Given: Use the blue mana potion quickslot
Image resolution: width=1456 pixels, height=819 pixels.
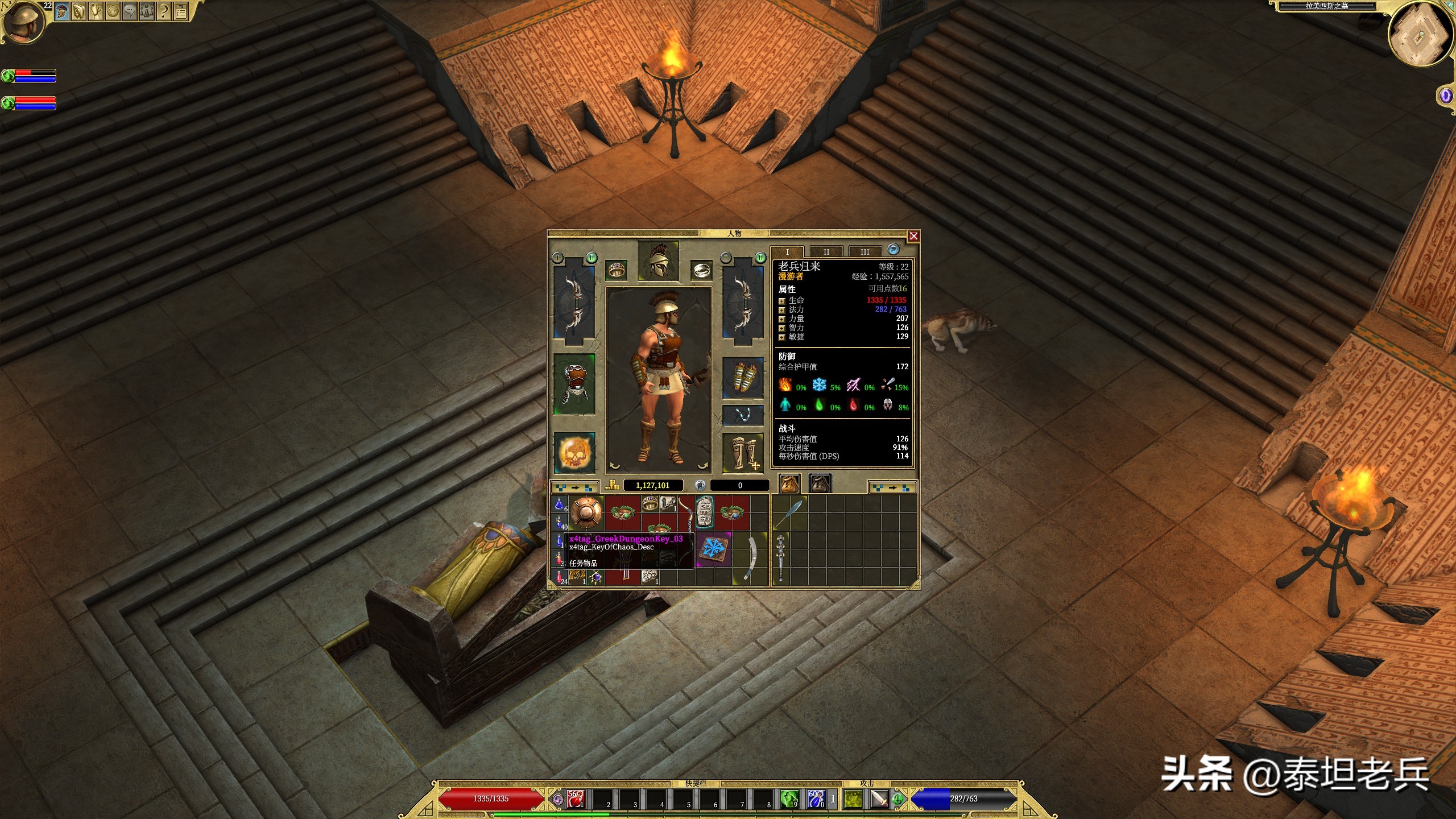Looking at the screenshot, I should [x=816, y=799].
